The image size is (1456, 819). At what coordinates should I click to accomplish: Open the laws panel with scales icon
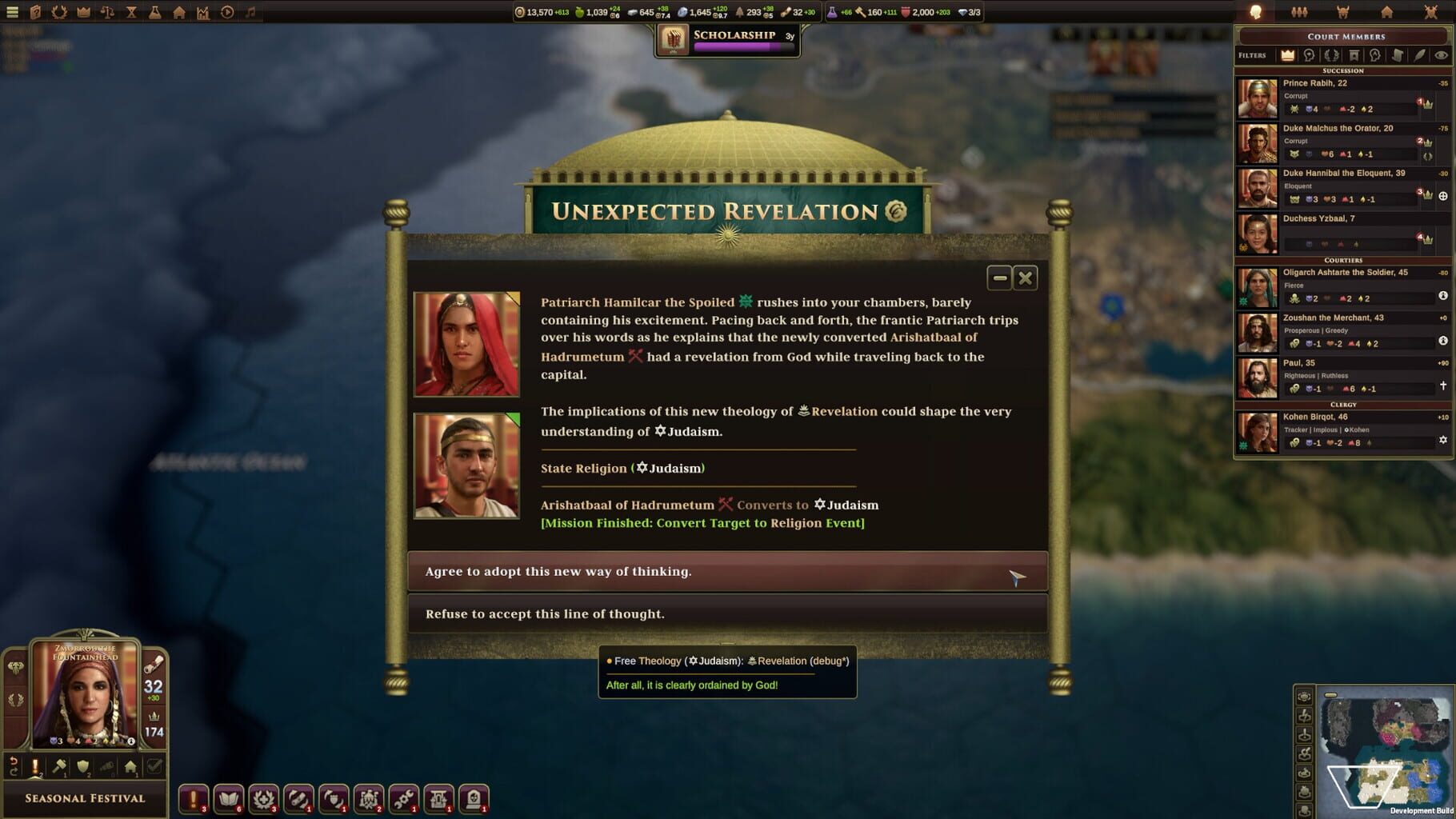(x=107, y=11)
